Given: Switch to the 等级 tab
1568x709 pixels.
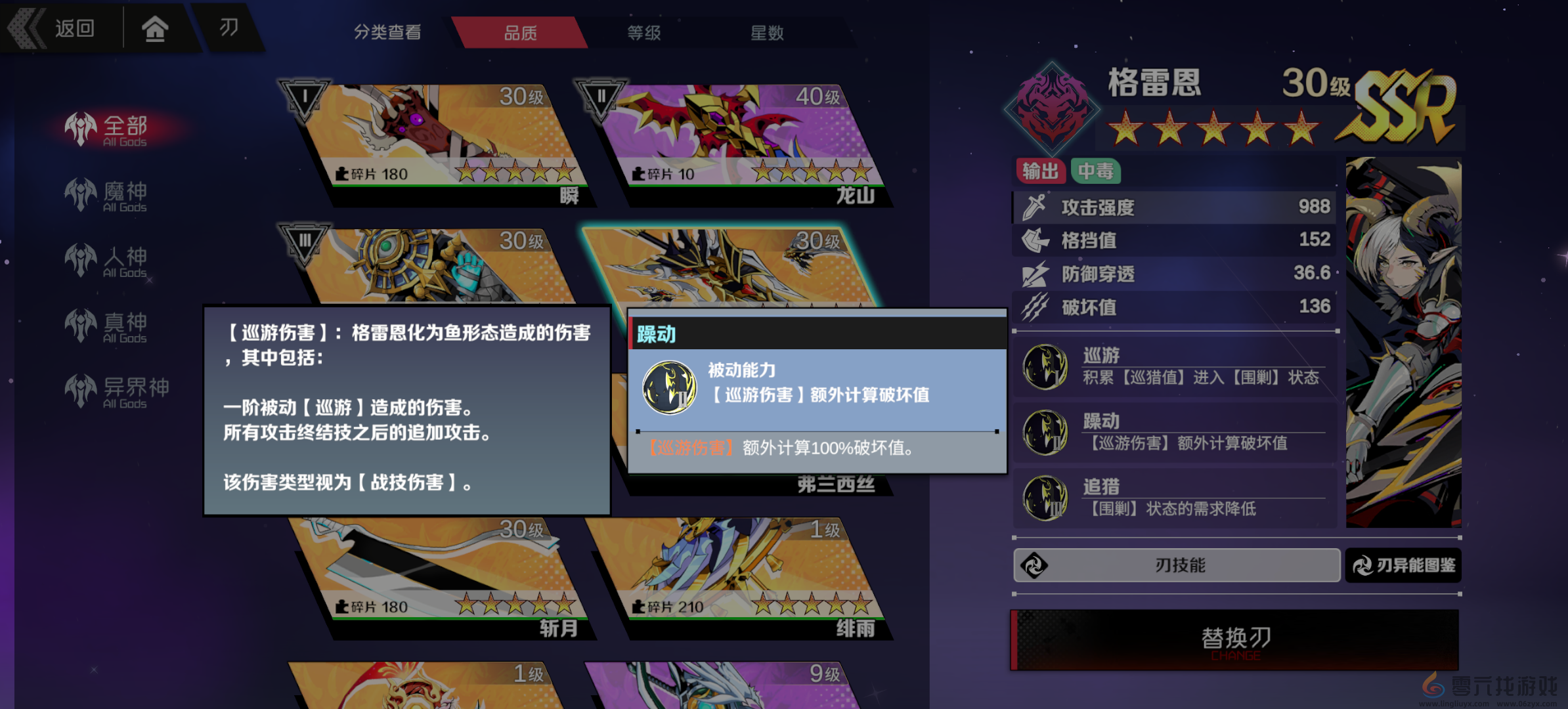Looking at the screenshot, I should click(645, 32).
